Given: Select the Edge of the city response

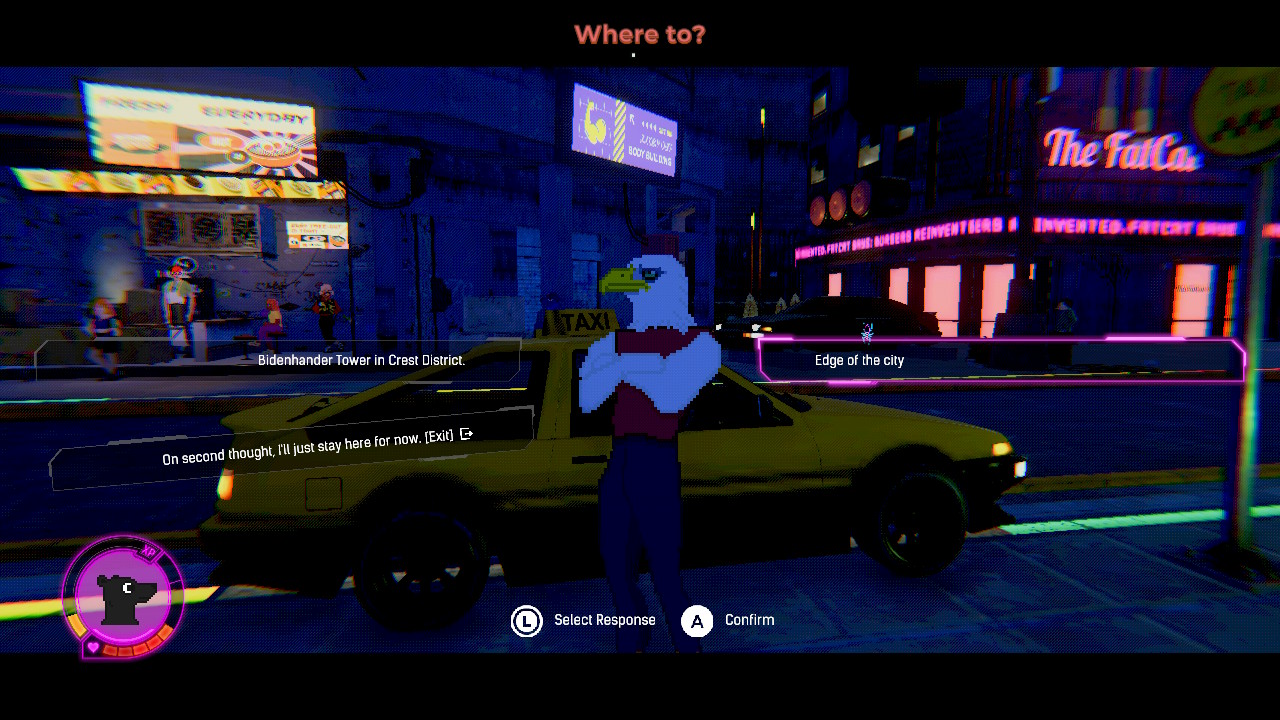Looking at the screenshot, I should click(859, 360).
